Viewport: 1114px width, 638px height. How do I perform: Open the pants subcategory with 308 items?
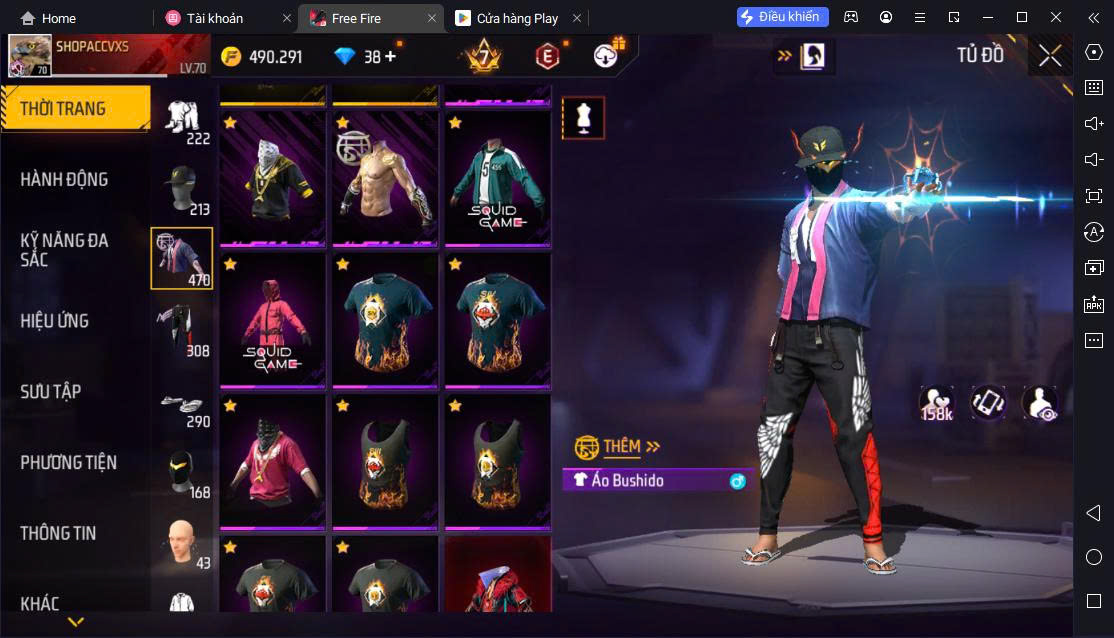[x=182, y=330]
